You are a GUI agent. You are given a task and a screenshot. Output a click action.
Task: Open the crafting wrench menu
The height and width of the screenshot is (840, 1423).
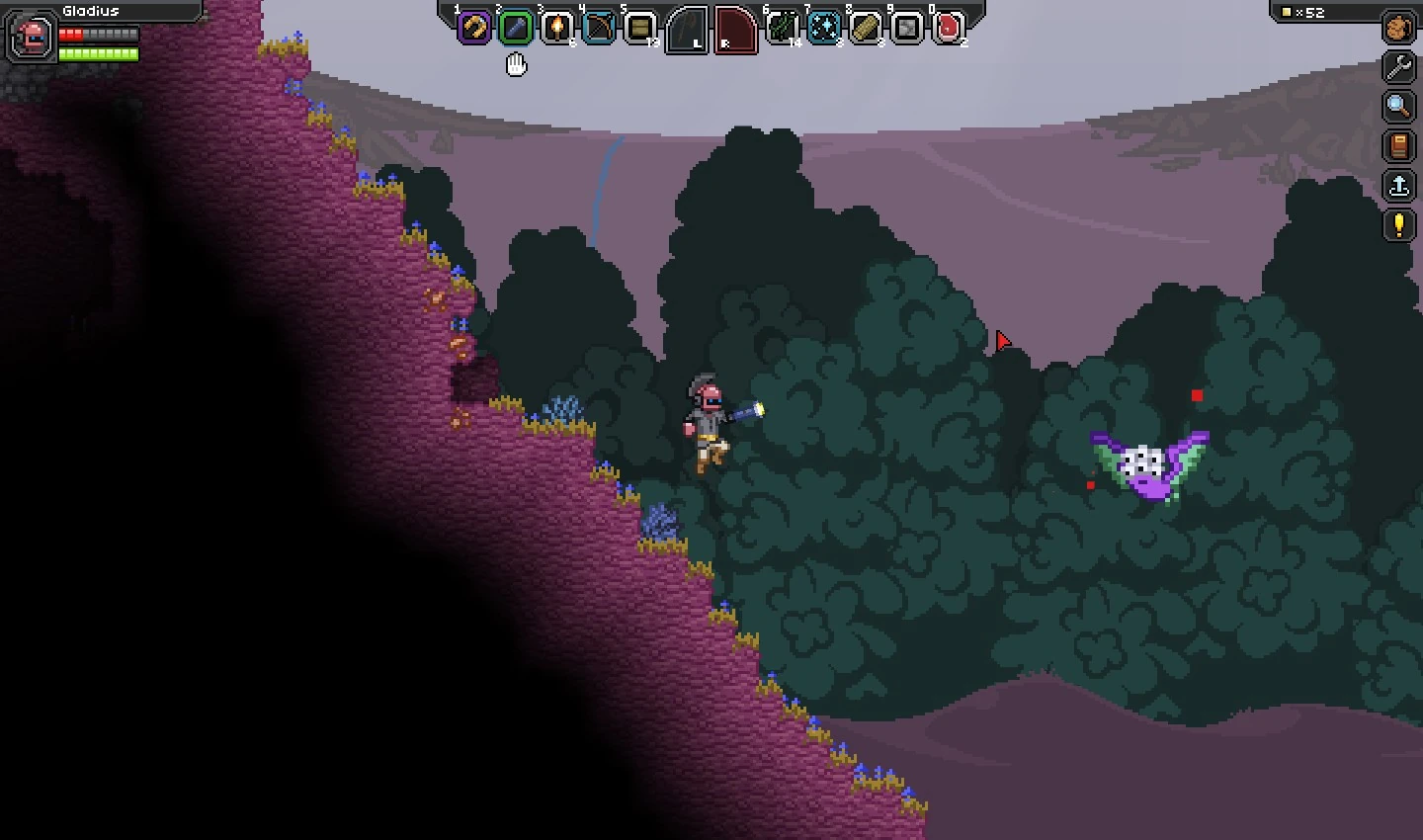click(1398, 67)
